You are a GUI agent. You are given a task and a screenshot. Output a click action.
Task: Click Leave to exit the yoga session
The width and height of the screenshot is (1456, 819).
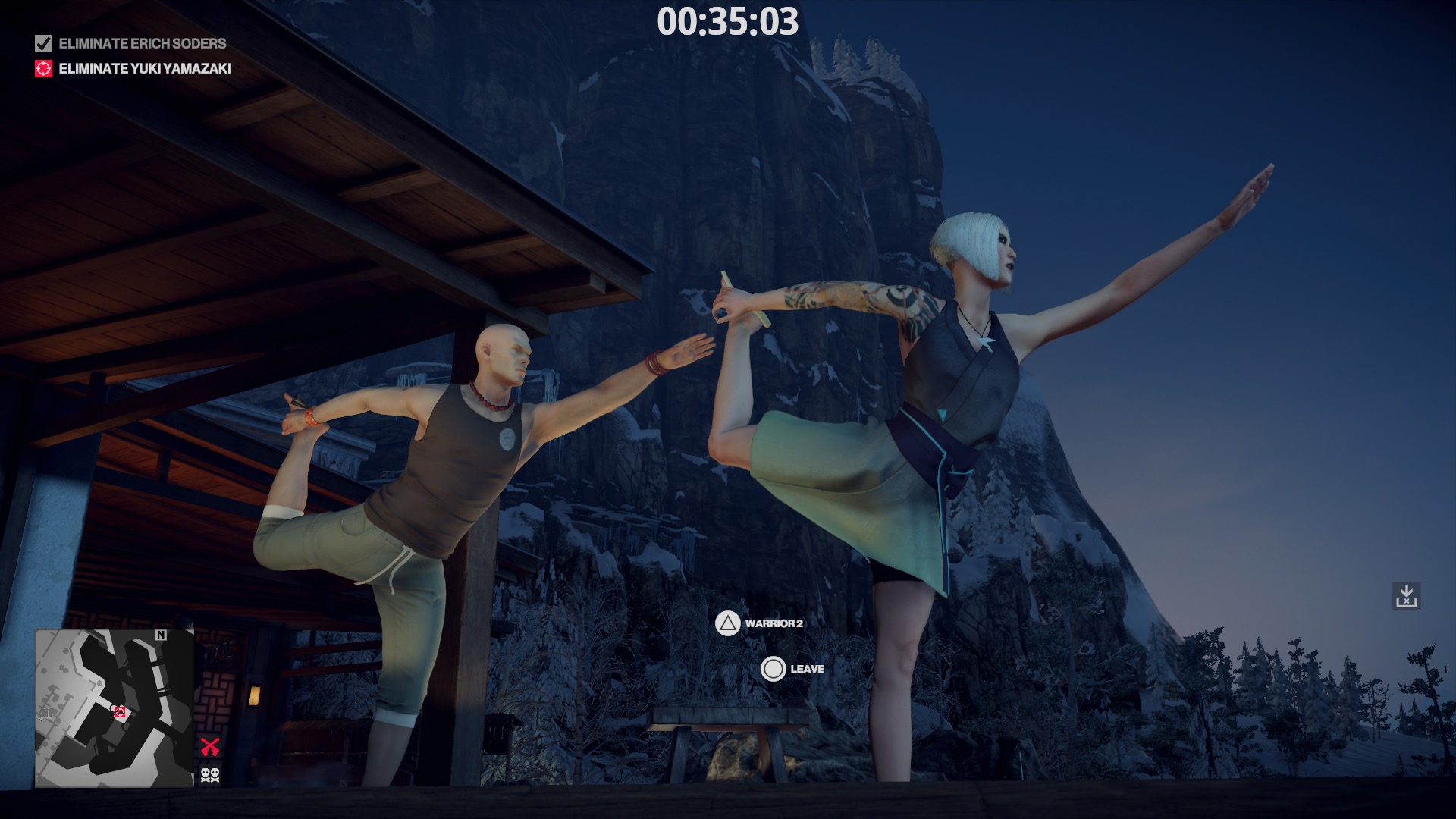click(x=793, y=669)
